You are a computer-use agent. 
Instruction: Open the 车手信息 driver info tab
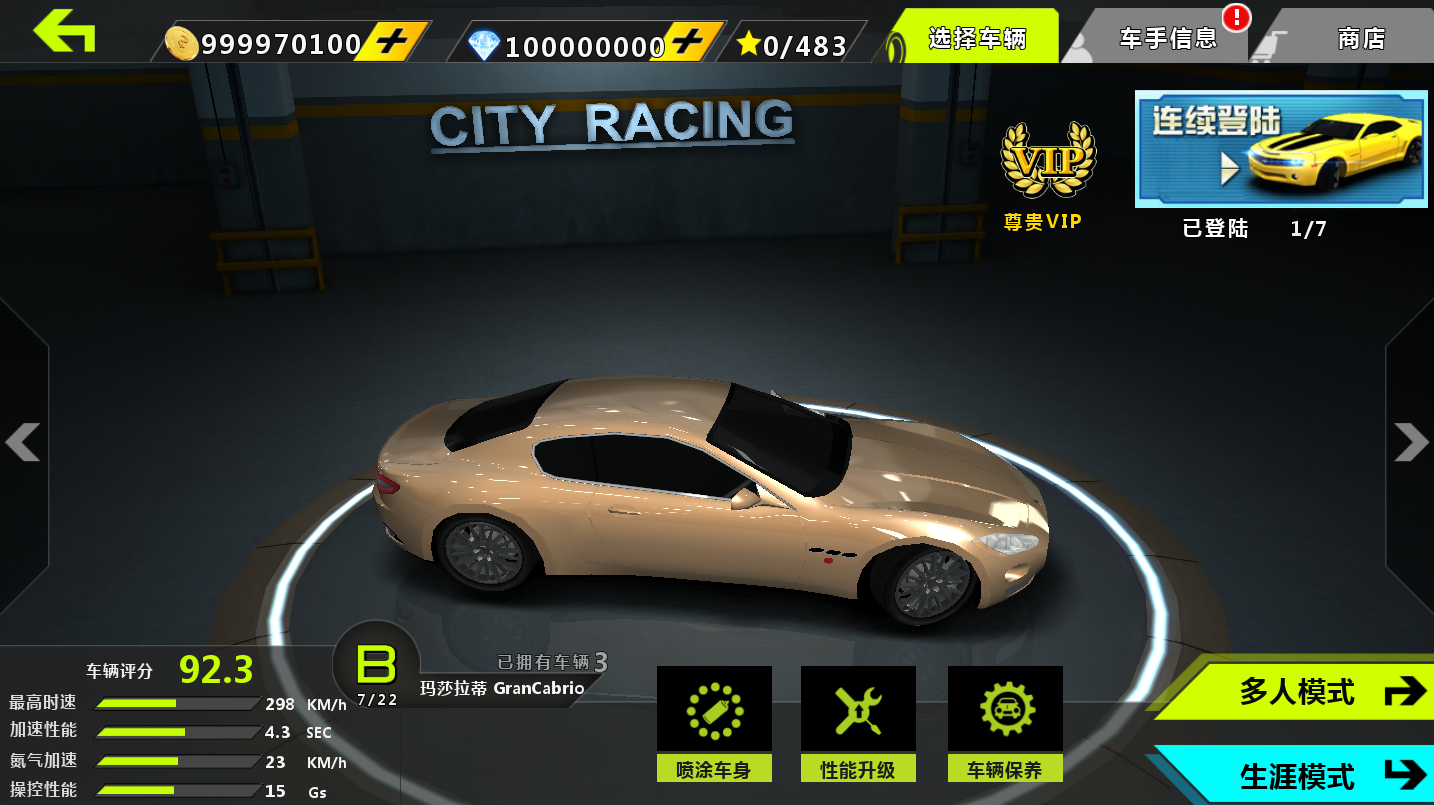[1167, 39]
